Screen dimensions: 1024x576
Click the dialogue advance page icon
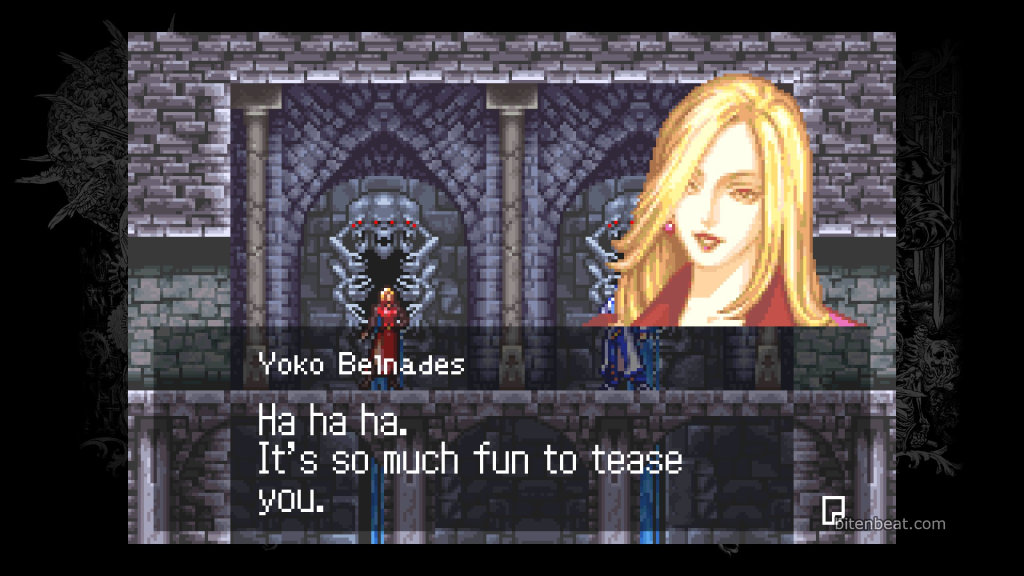coord(832,510)
